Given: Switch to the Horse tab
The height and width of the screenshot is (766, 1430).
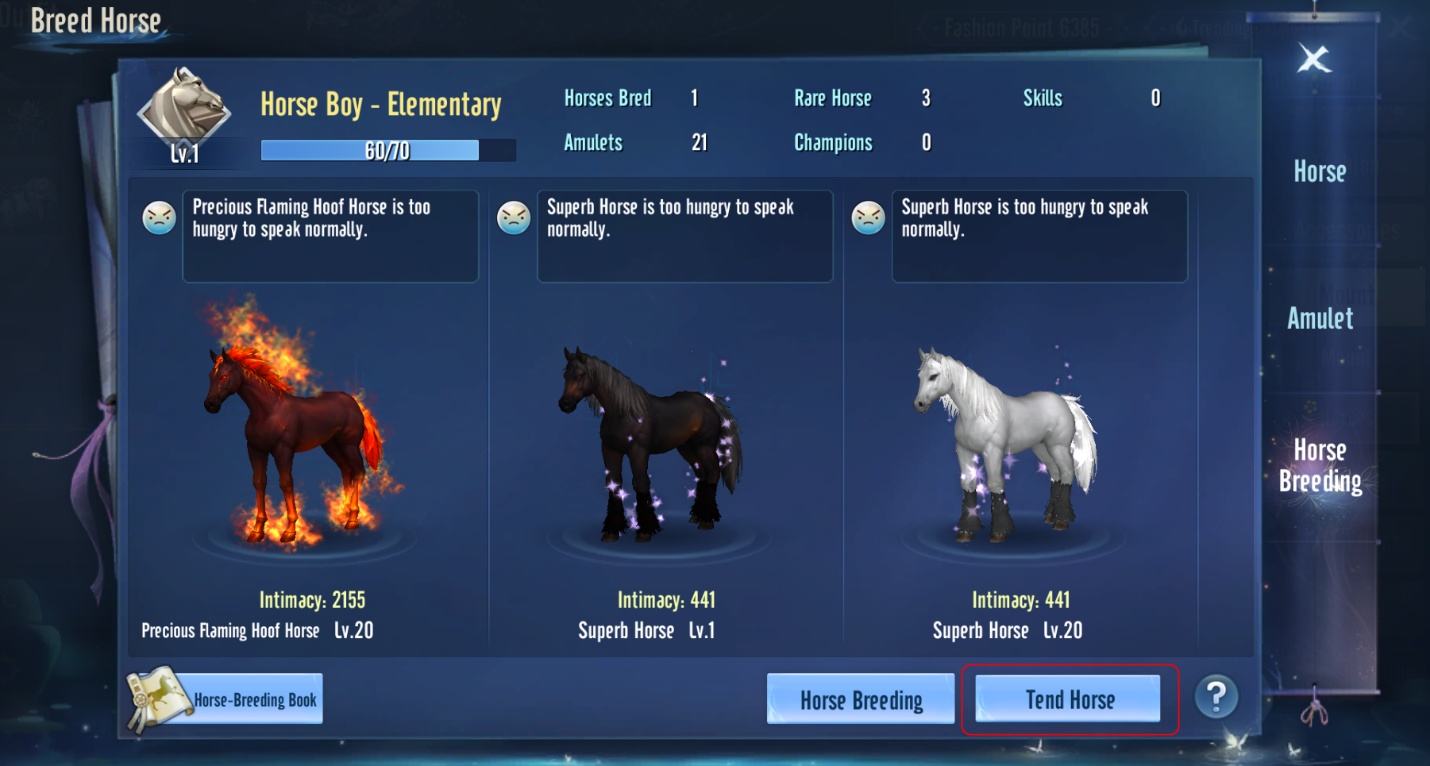Looking at the screenshot, I should (1319, 172).
